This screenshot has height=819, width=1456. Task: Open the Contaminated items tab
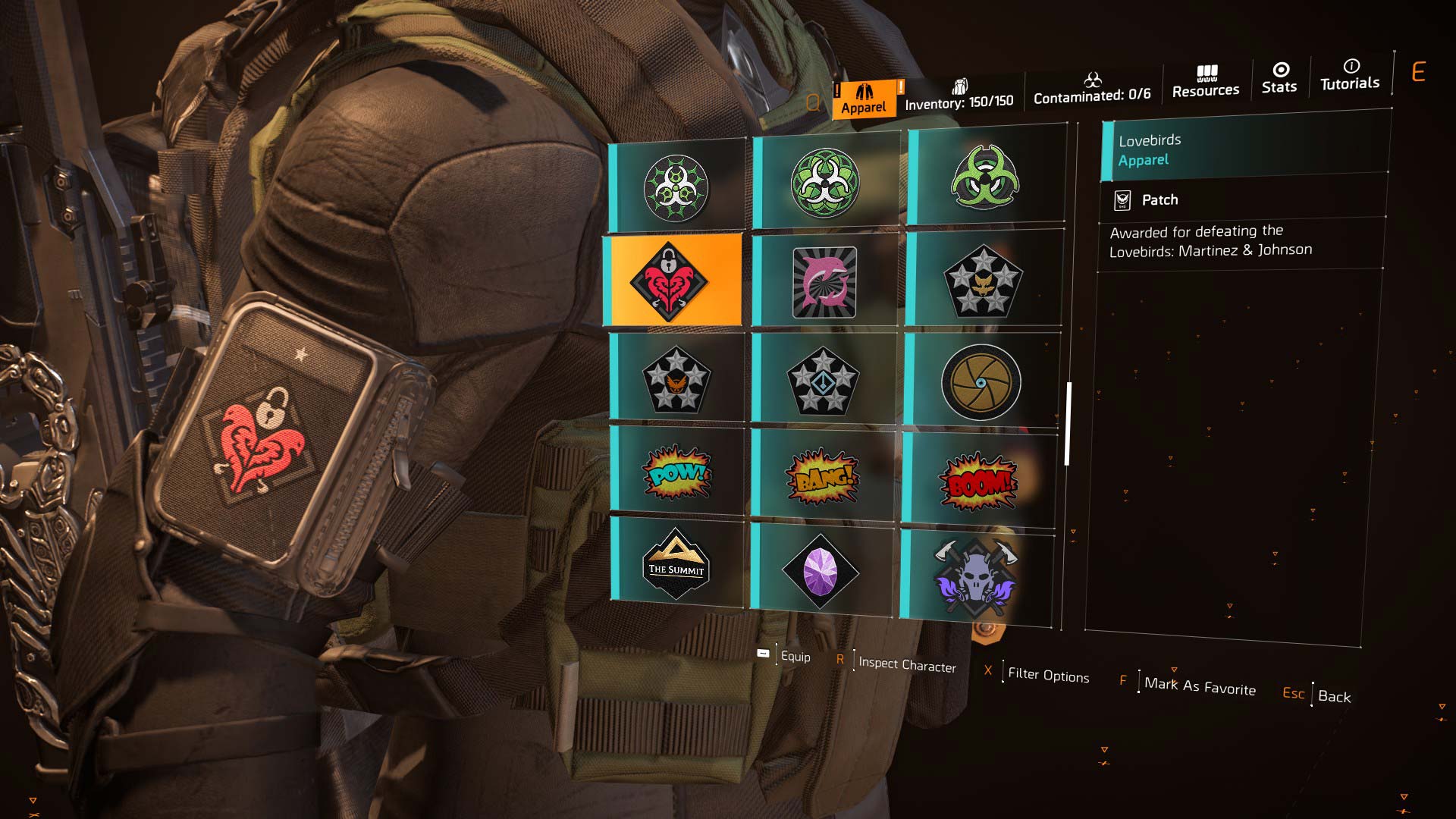(1091, 89)
